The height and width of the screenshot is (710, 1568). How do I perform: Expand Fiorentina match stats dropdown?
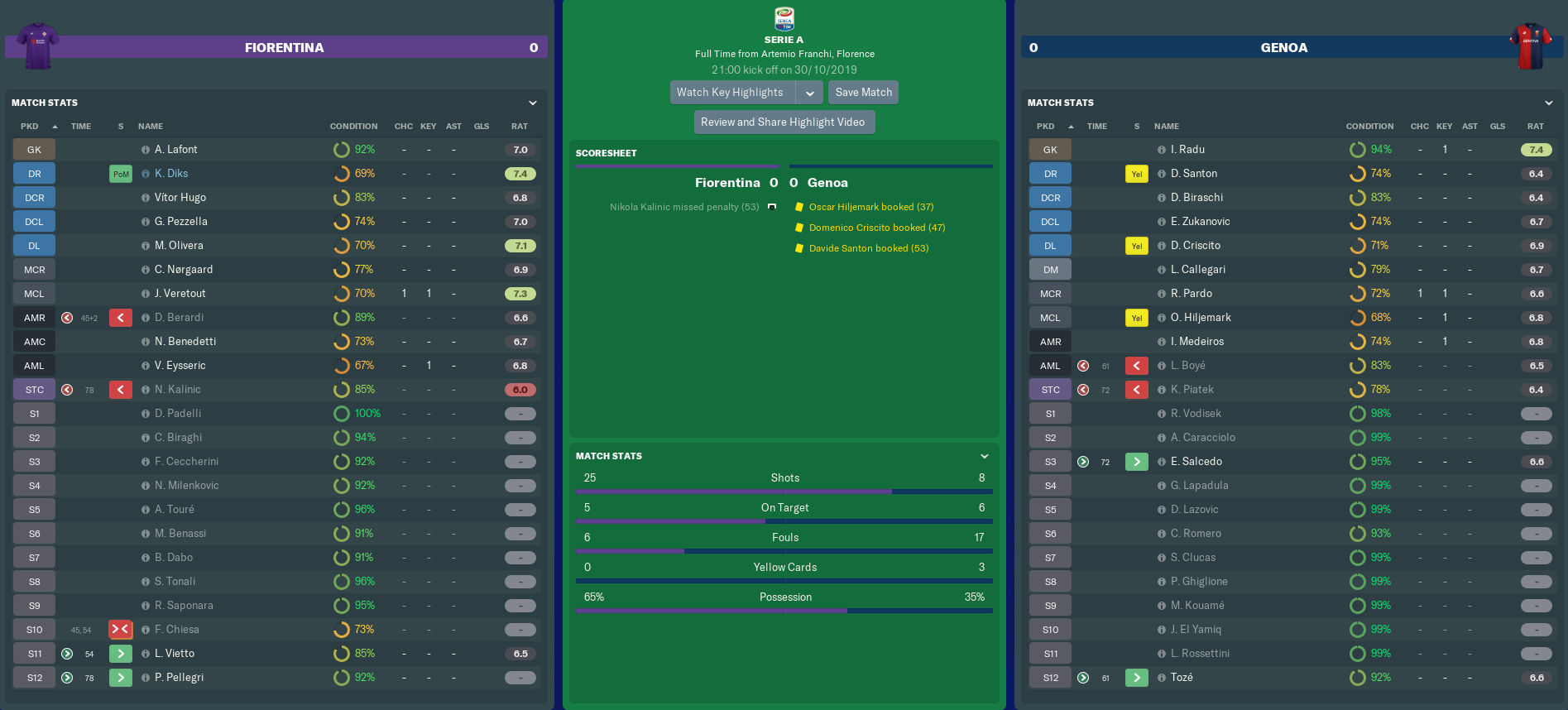(533, 103)
